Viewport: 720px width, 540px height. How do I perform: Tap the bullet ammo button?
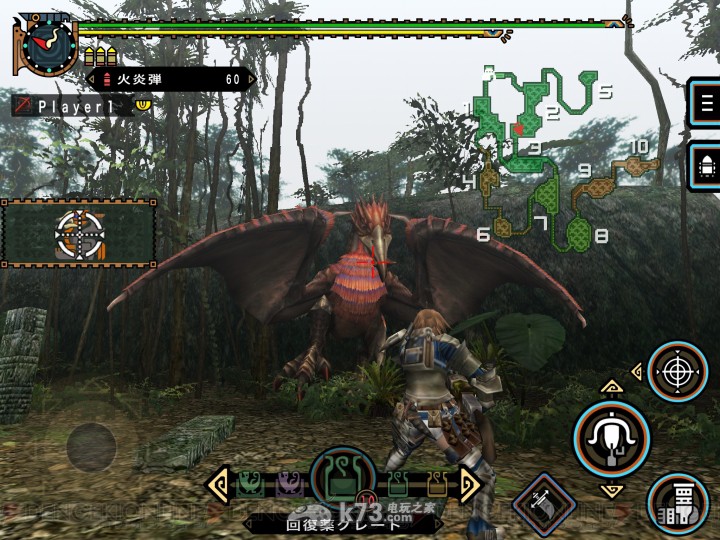(x=707, y=163)
